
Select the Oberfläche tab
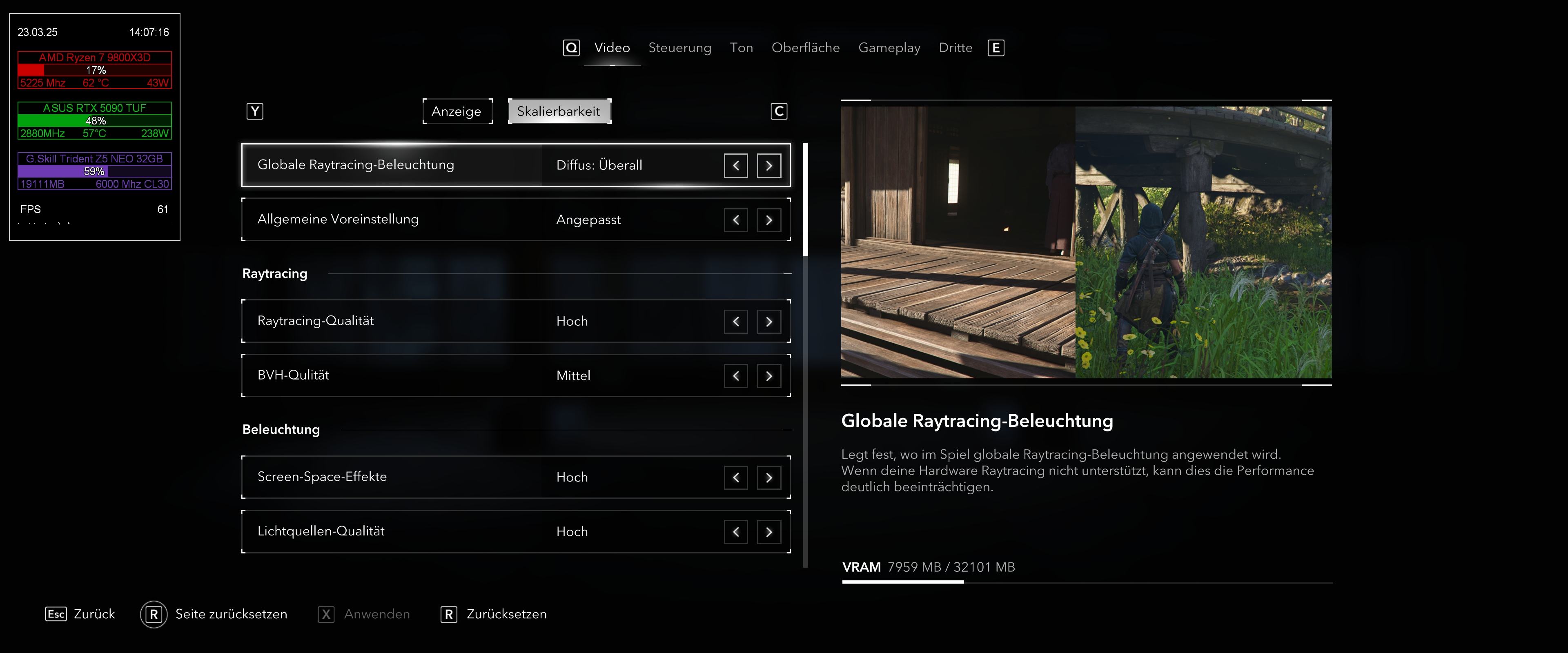point(805,48)
